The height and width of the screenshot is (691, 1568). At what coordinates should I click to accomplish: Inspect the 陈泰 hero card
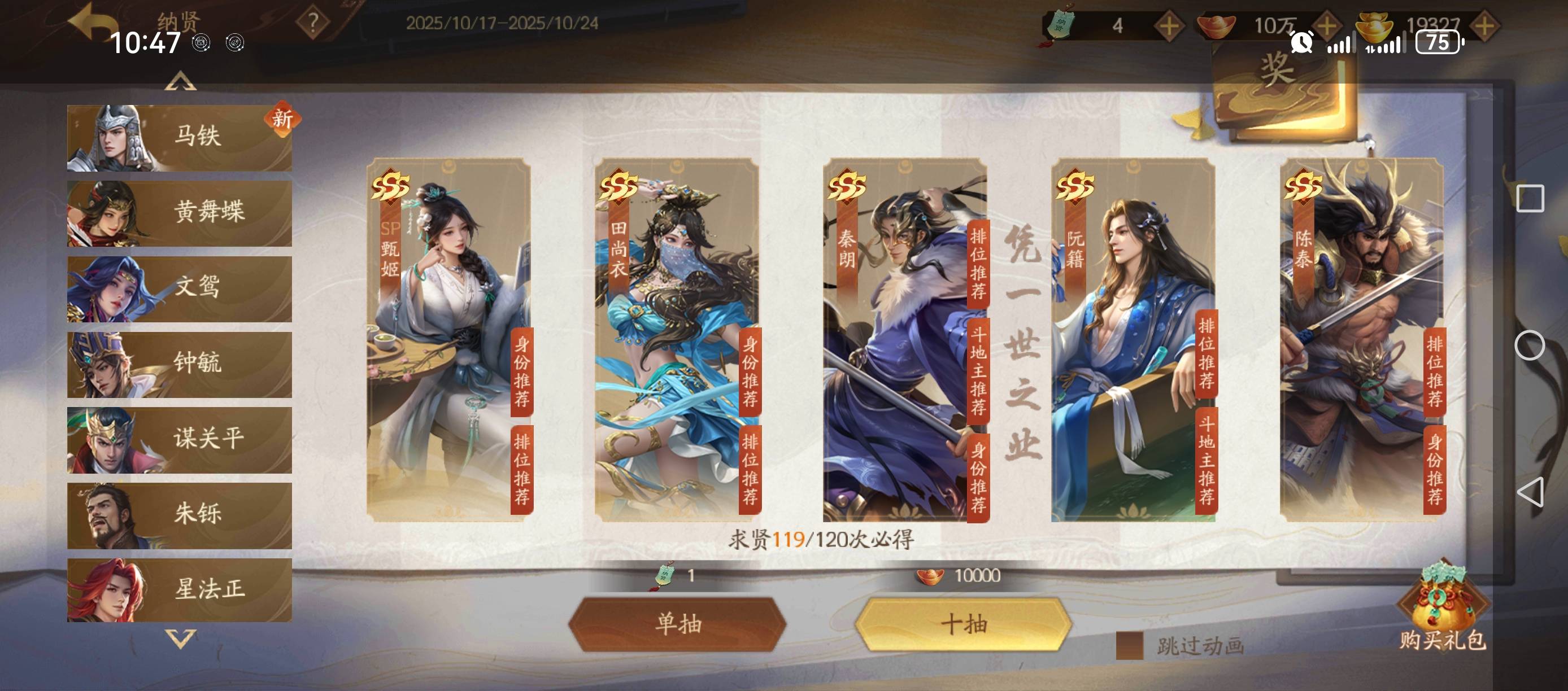1362,339
